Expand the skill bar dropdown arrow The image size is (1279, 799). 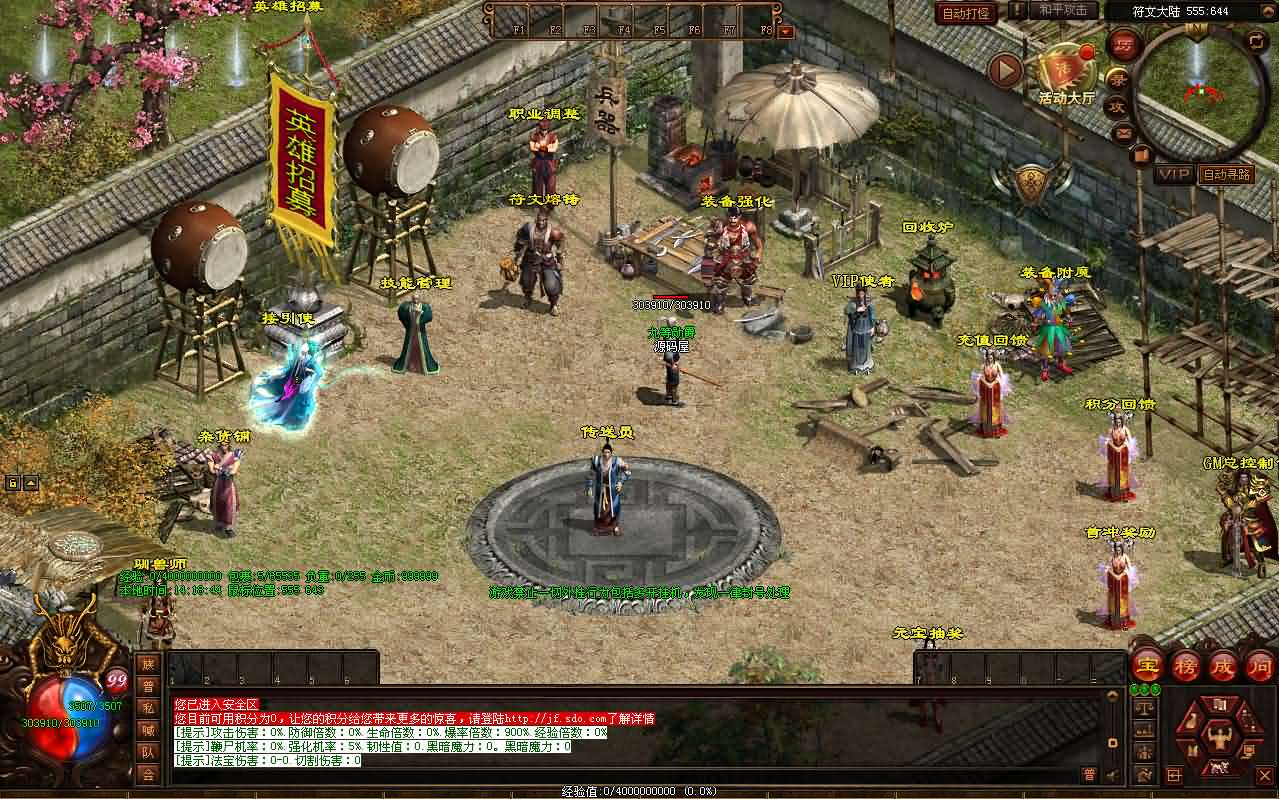click(785, 31)
